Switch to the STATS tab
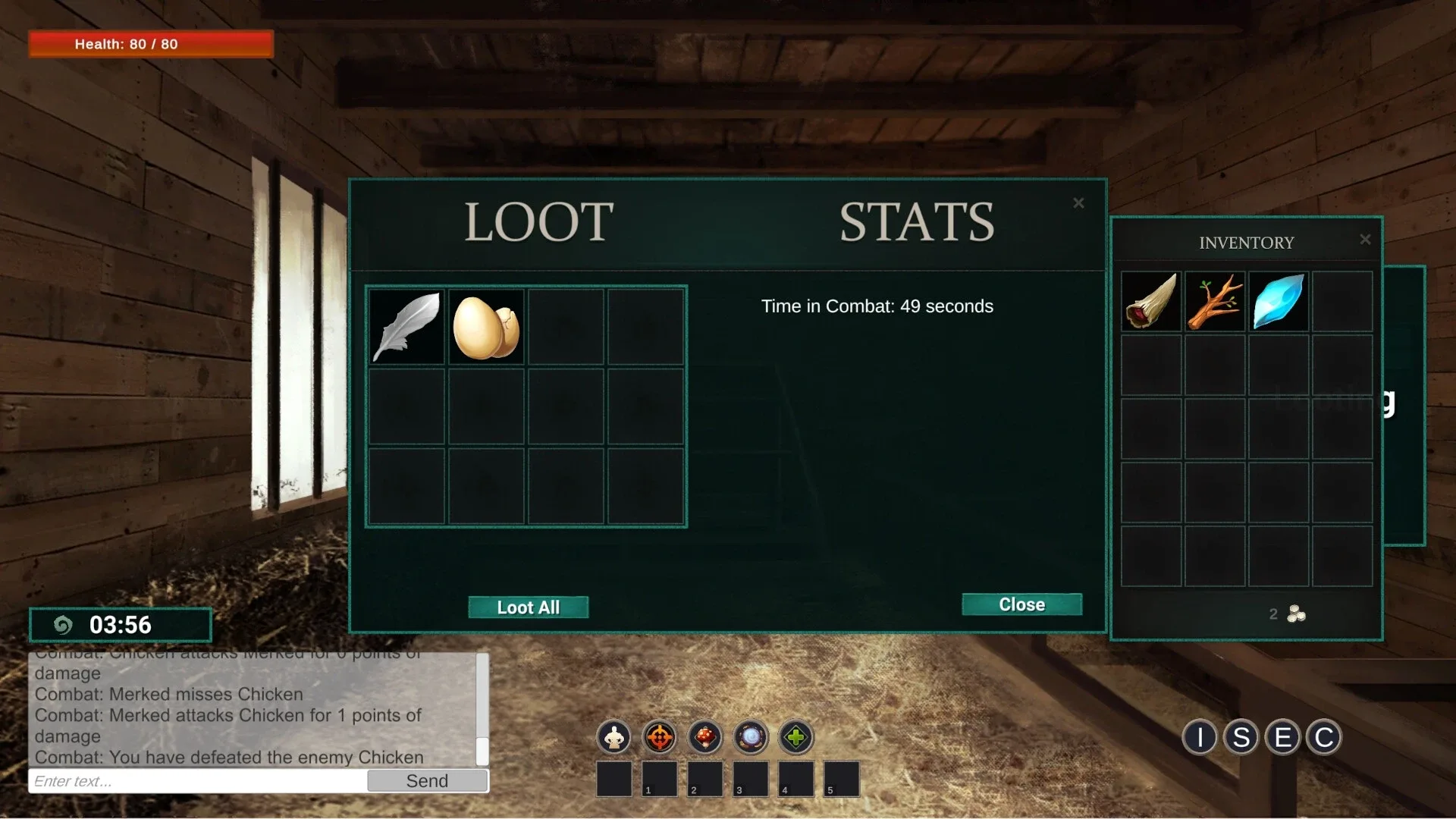The height and width of the screenshot is (819, 1456). click(917, 221)
